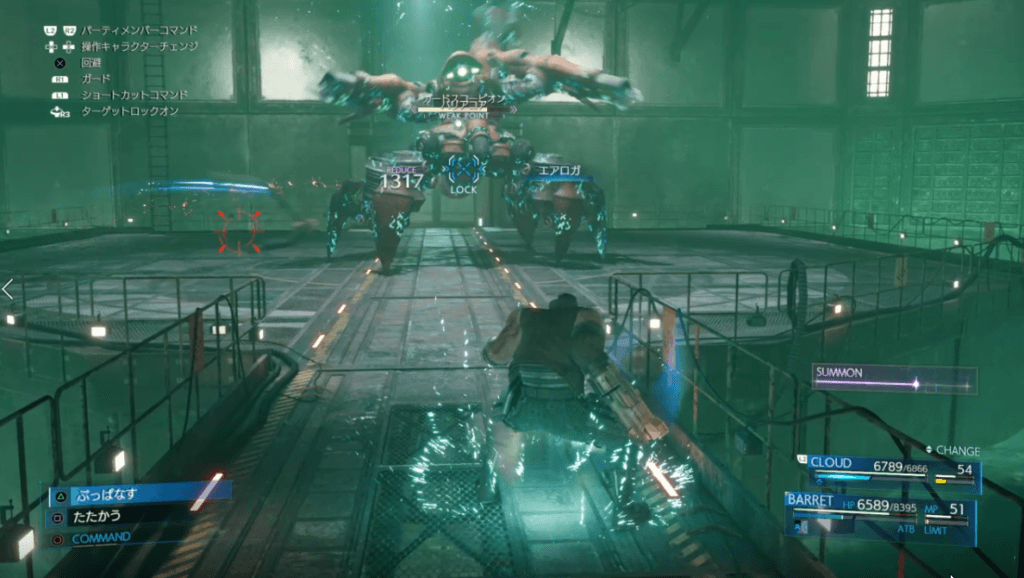Select Barret's row in the party panel
Screen dimensions: 1024x578
[x=880, y=510]
